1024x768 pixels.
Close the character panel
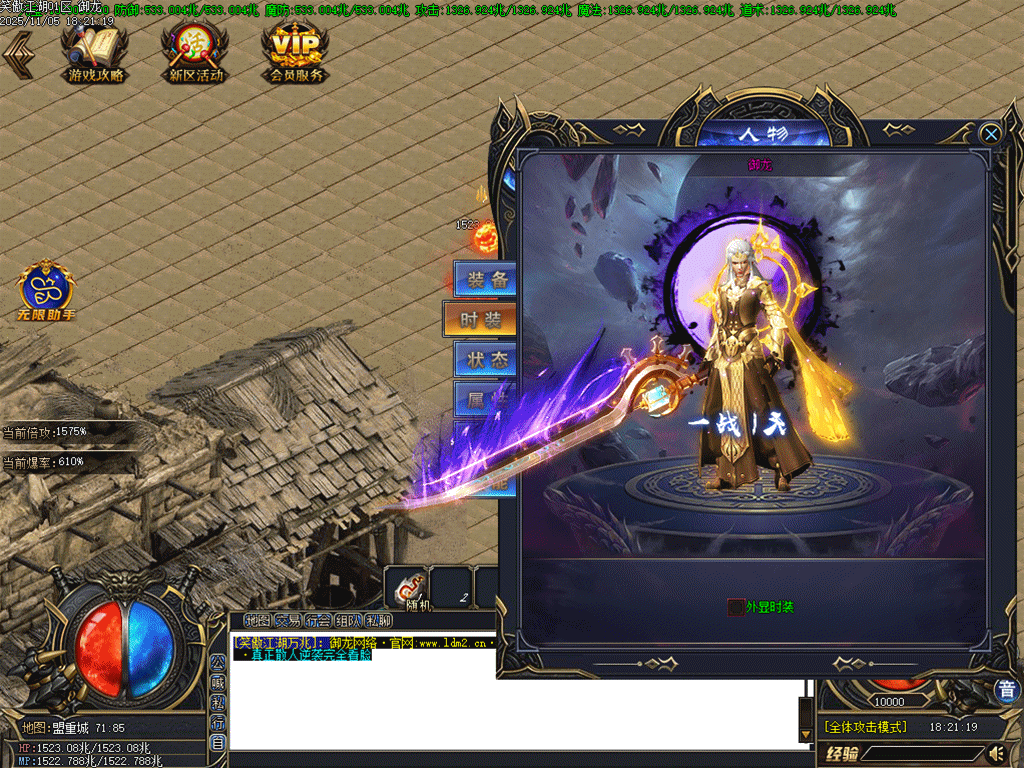coord(990,134)
